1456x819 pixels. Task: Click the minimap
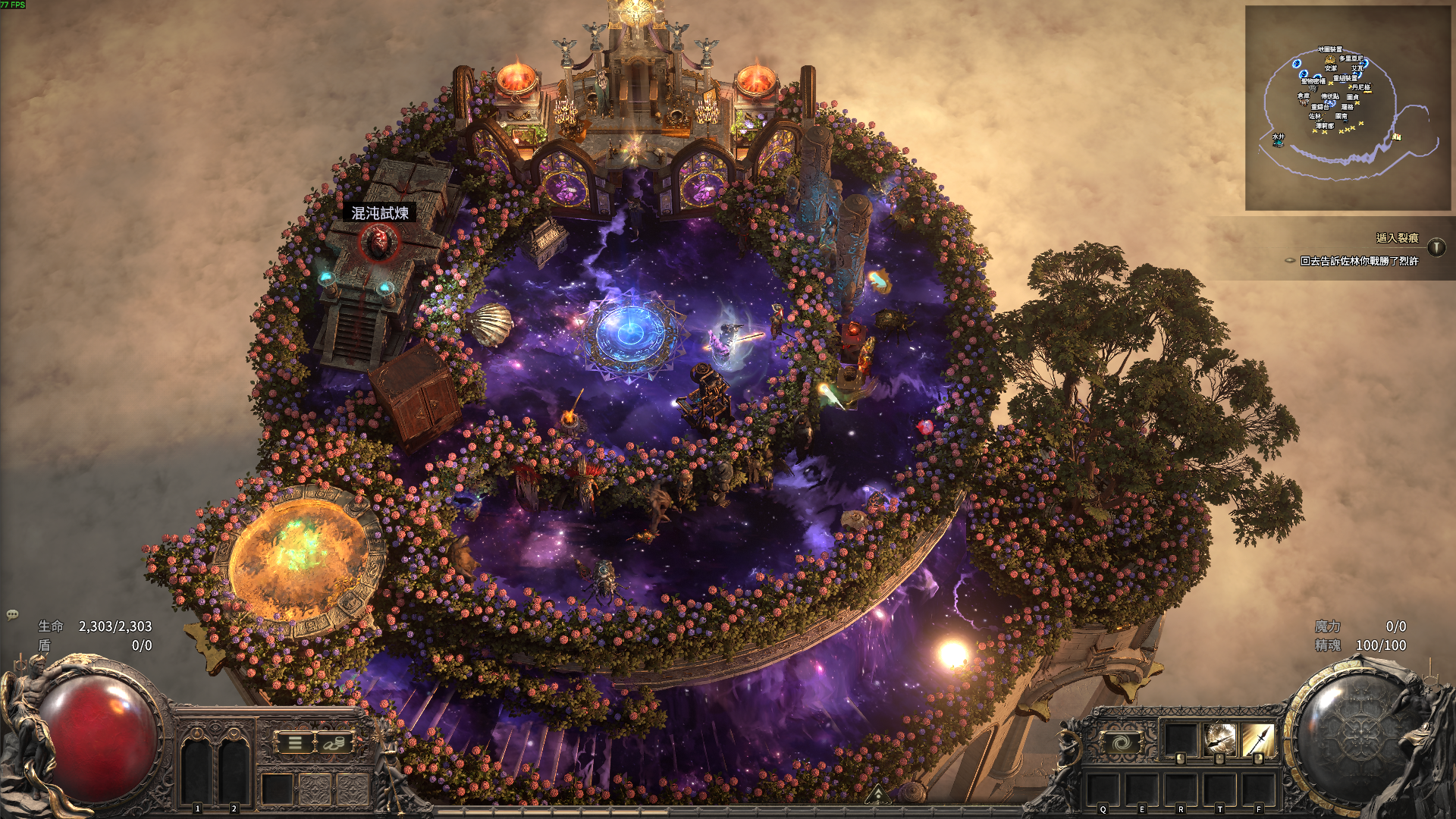pos(1348,108)
